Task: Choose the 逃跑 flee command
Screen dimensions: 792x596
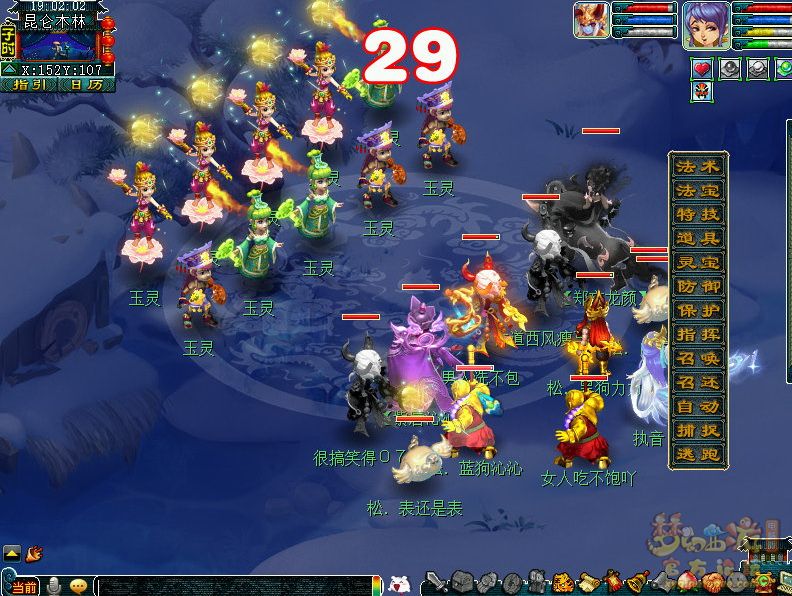Action: pyautogui.click(x=697, y=454)
